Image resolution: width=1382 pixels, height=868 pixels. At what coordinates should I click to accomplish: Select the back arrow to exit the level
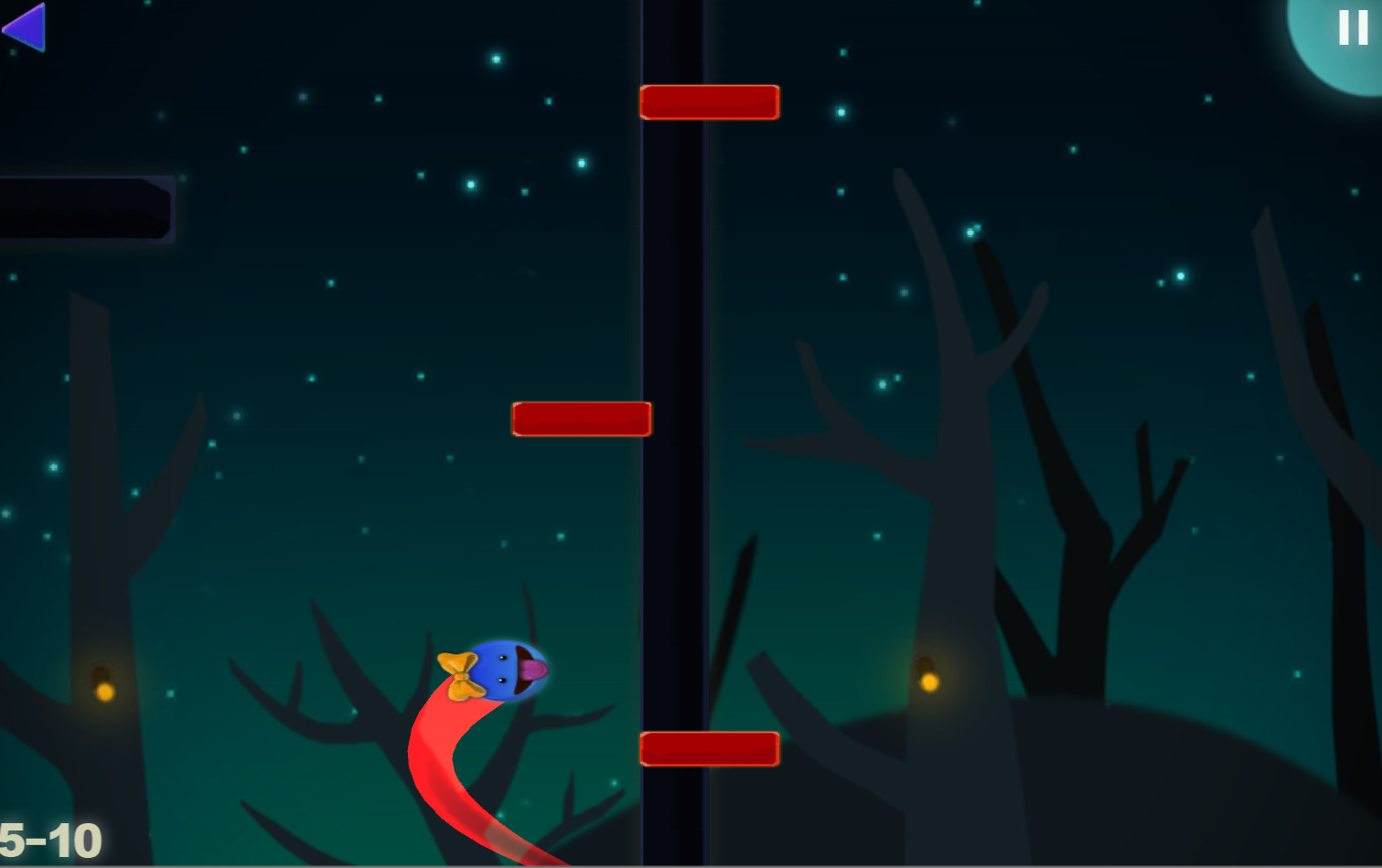tap(25, 27)
